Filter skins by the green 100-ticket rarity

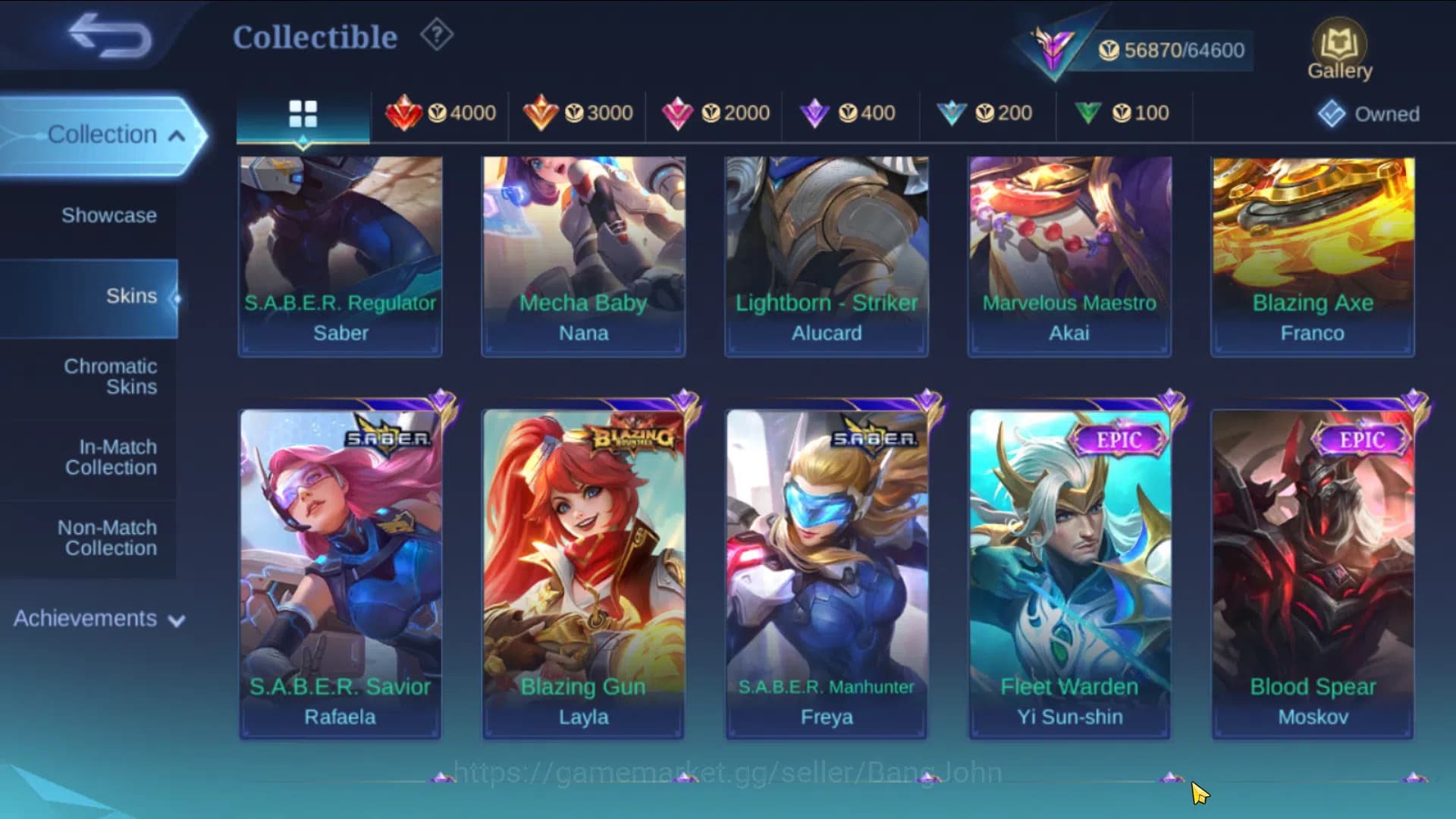tap(1125, 114)
